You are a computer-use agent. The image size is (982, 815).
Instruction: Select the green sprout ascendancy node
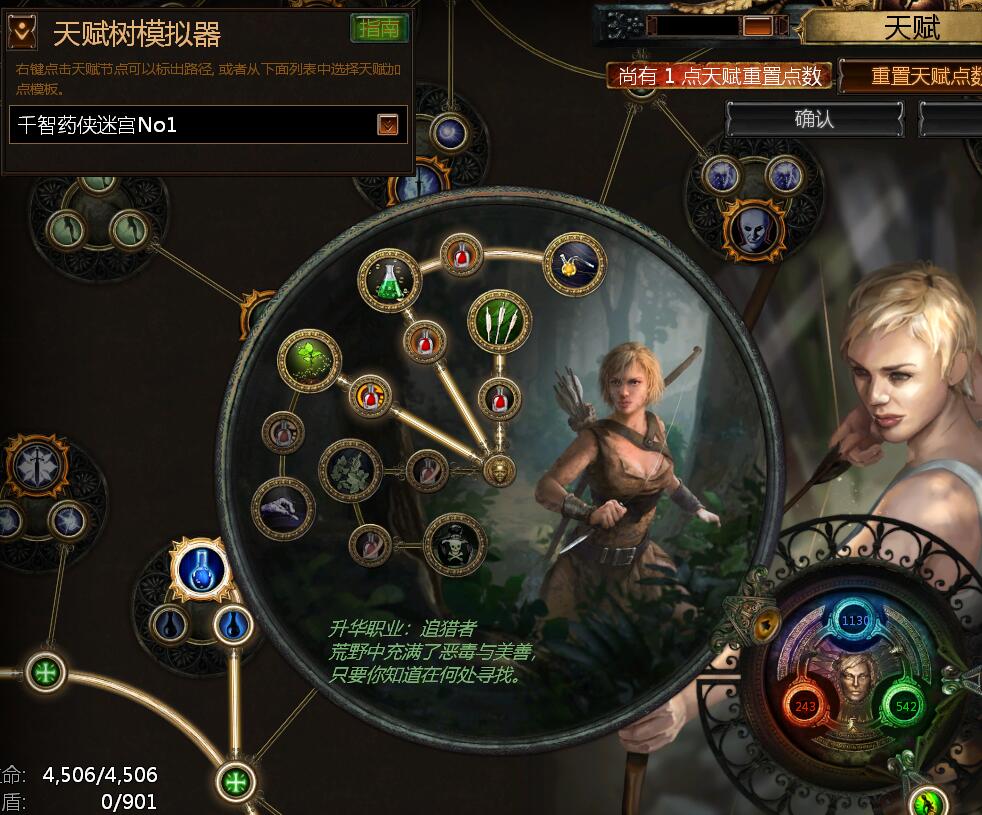coord(308,361)
